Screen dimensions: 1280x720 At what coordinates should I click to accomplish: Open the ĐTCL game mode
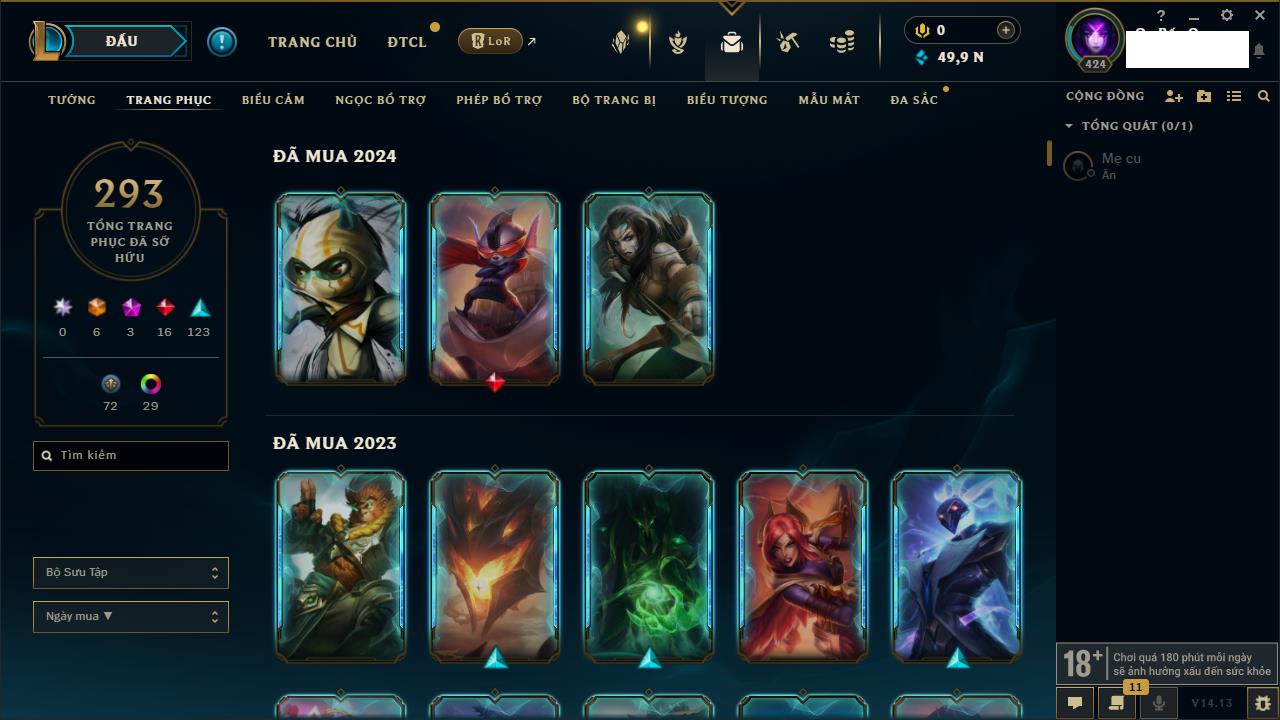click(407, 42)
